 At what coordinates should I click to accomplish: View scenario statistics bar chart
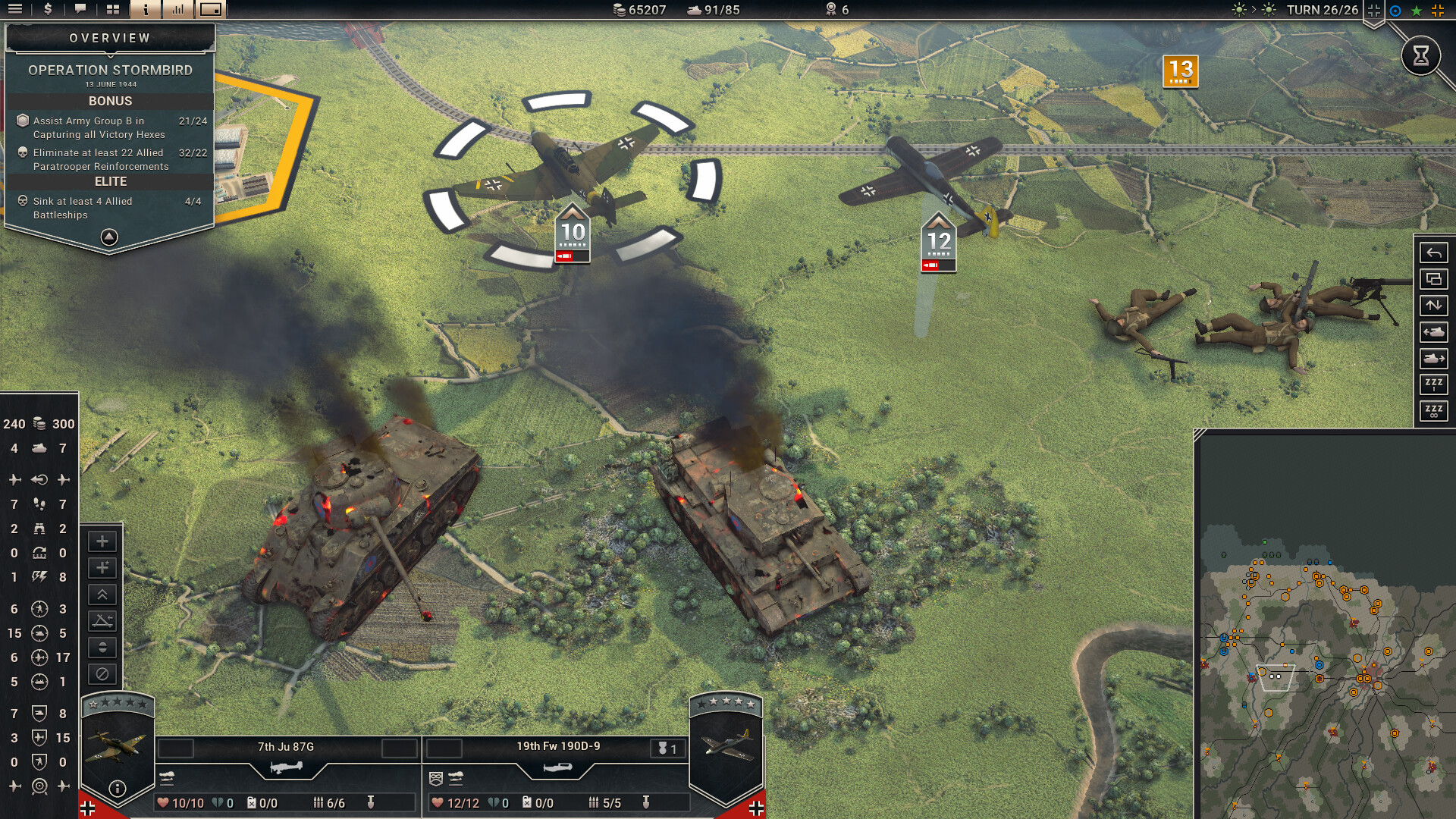(177, 10)
